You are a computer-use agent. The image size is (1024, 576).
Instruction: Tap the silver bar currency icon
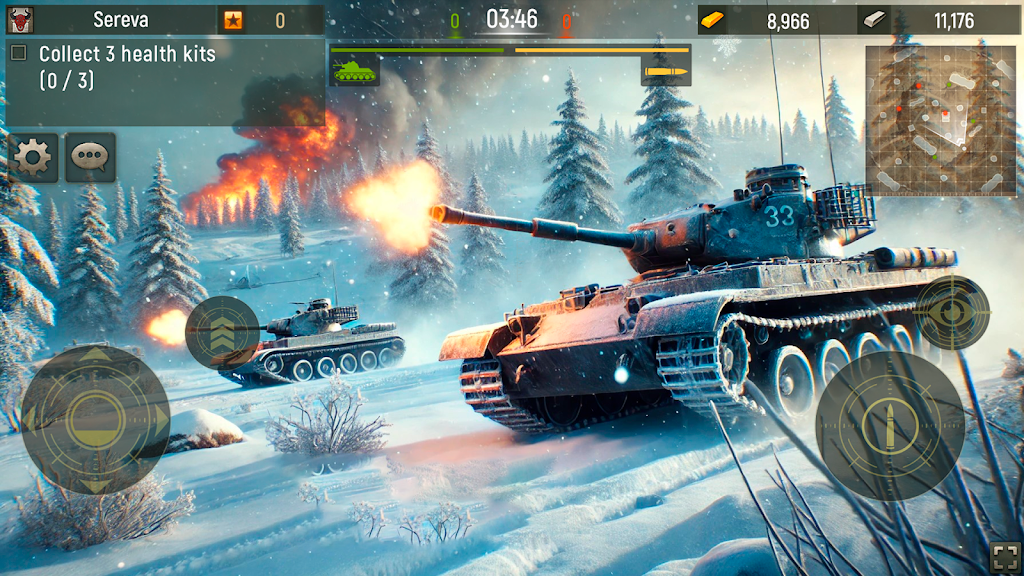point(873,19)
